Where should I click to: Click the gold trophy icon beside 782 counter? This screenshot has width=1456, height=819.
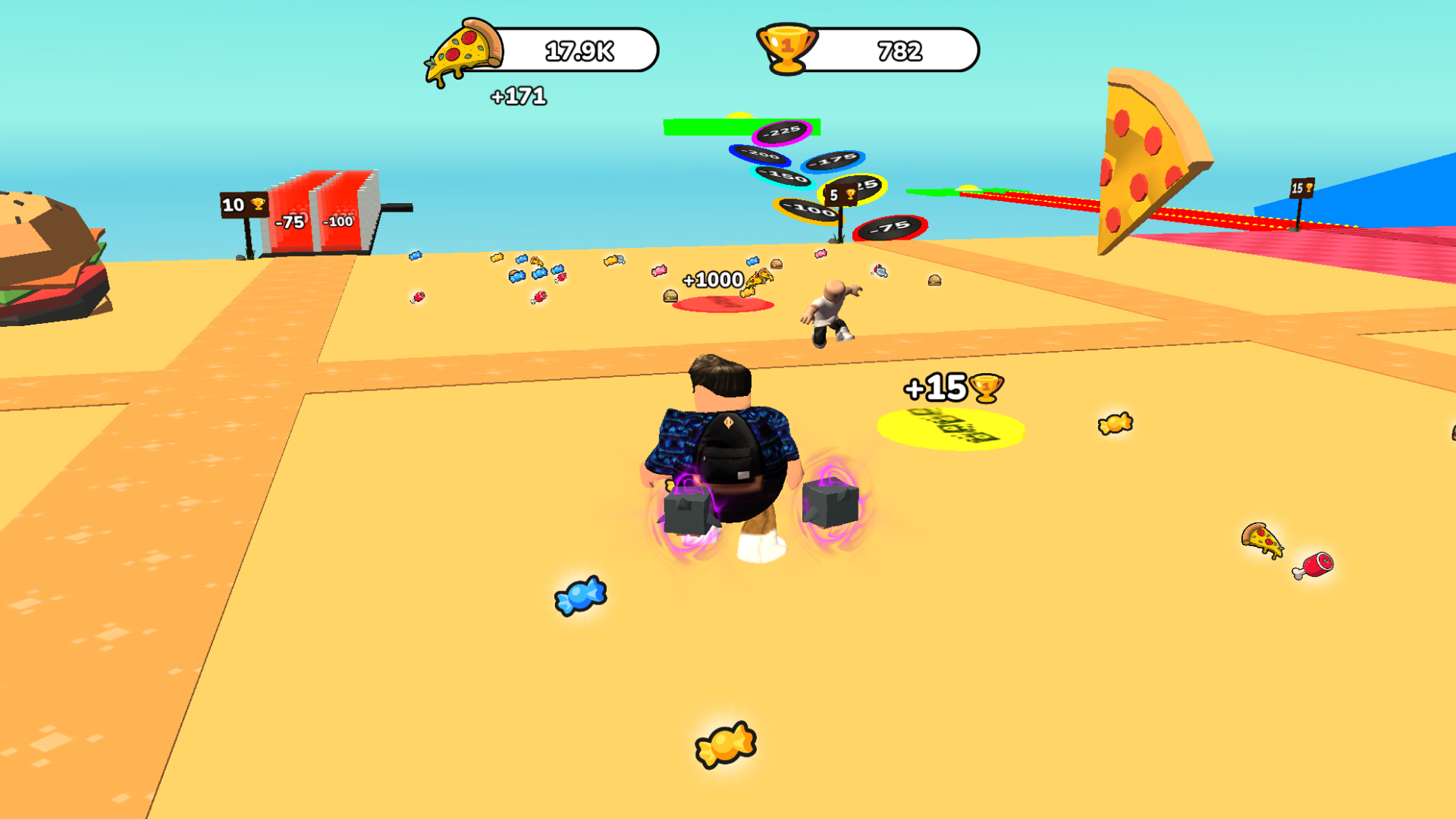[x=785, y=49]
